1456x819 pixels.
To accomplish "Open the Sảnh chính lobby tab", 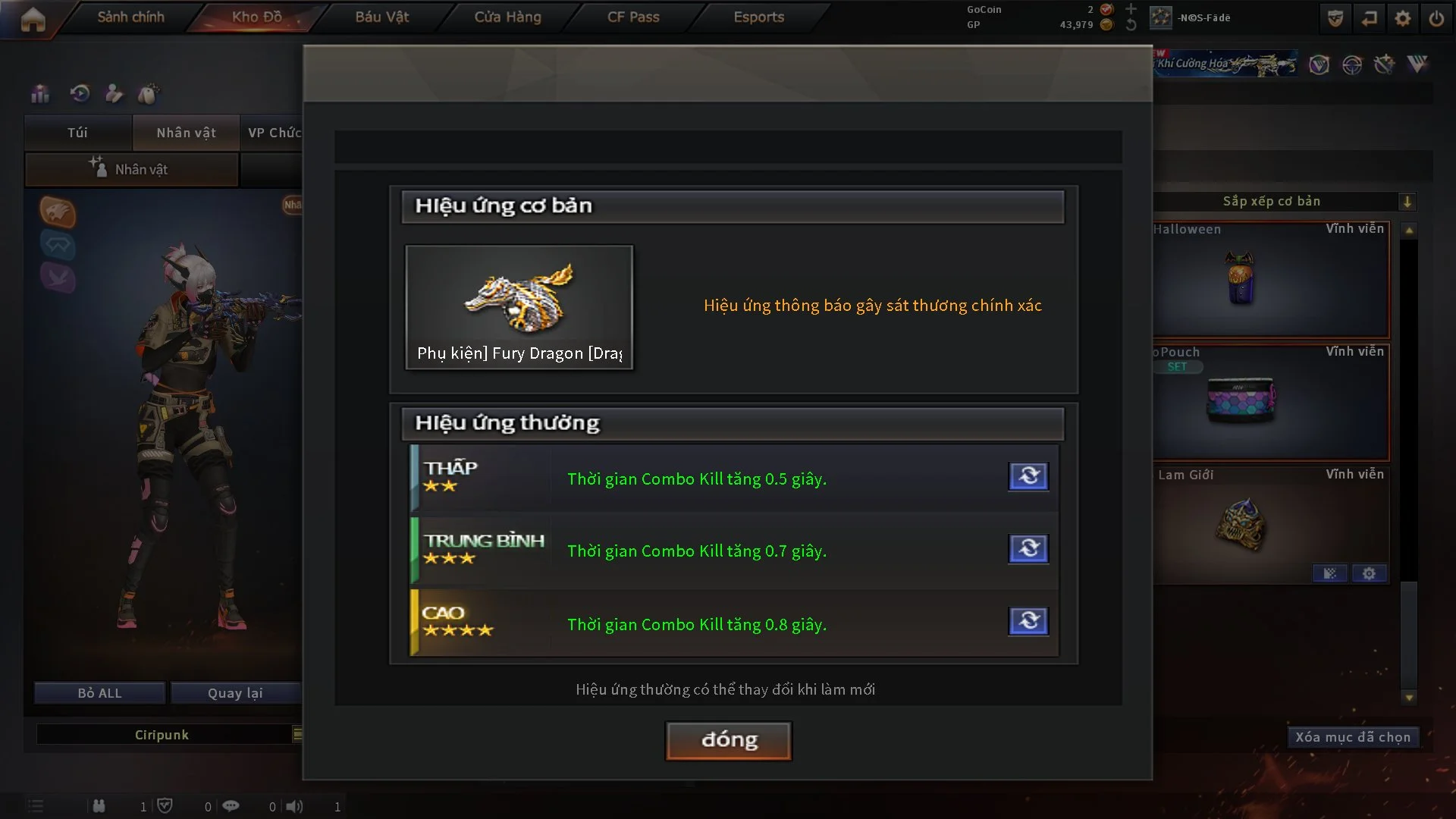I will point(130,17).
